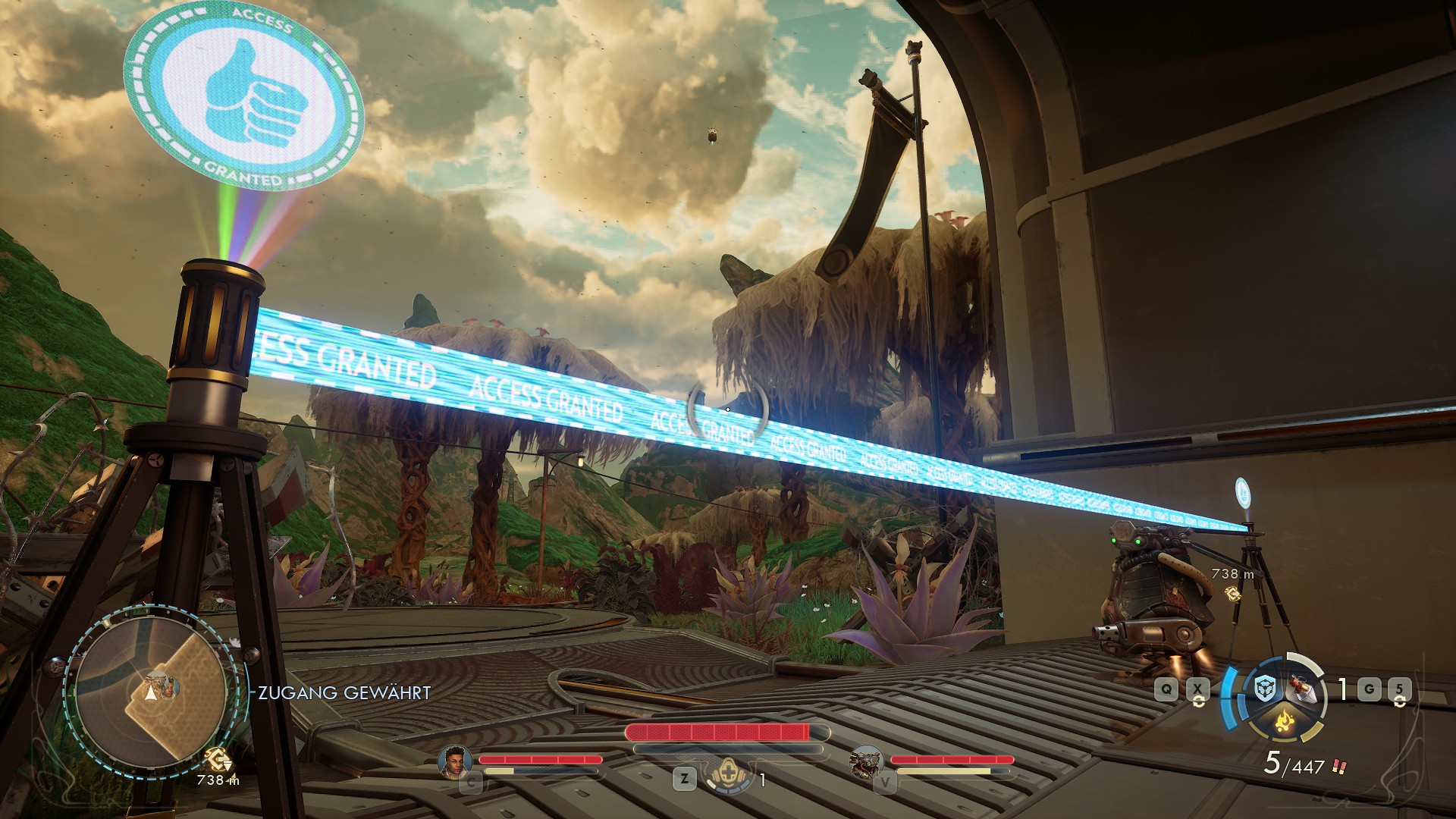
Task: Click the robot companion portrait
Action: [864, 761]
